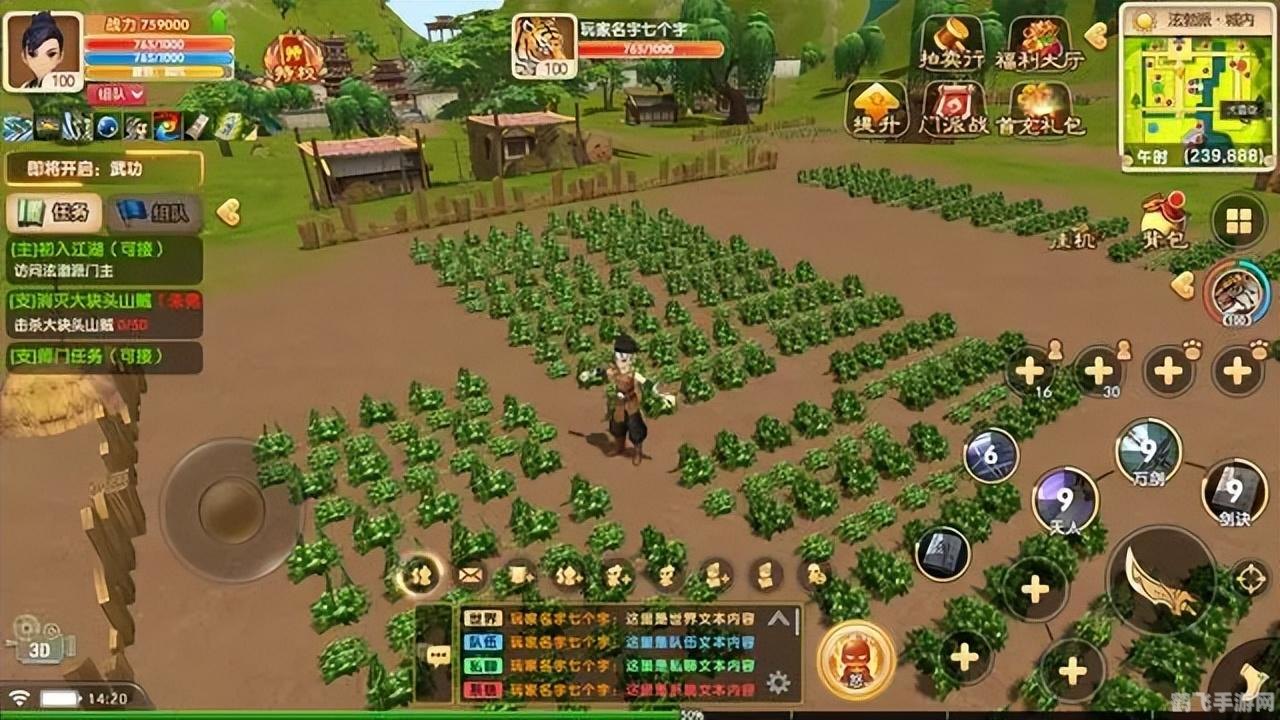This screenshot has height=720, width=1280.
Task: Use the 剑诀 skill
Action: click(x=1234, y=493)
